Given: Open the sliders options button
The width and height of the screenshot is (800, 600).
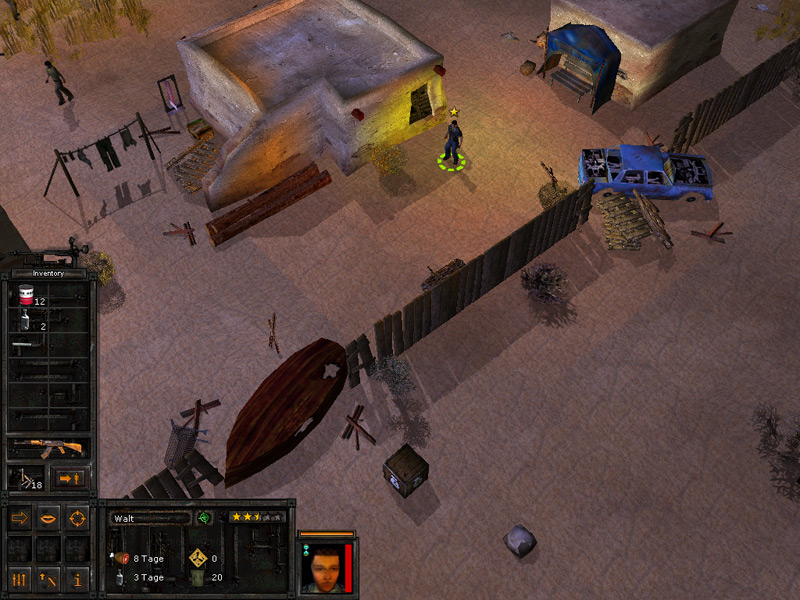Looking at the screenshot, I should 20,578.
